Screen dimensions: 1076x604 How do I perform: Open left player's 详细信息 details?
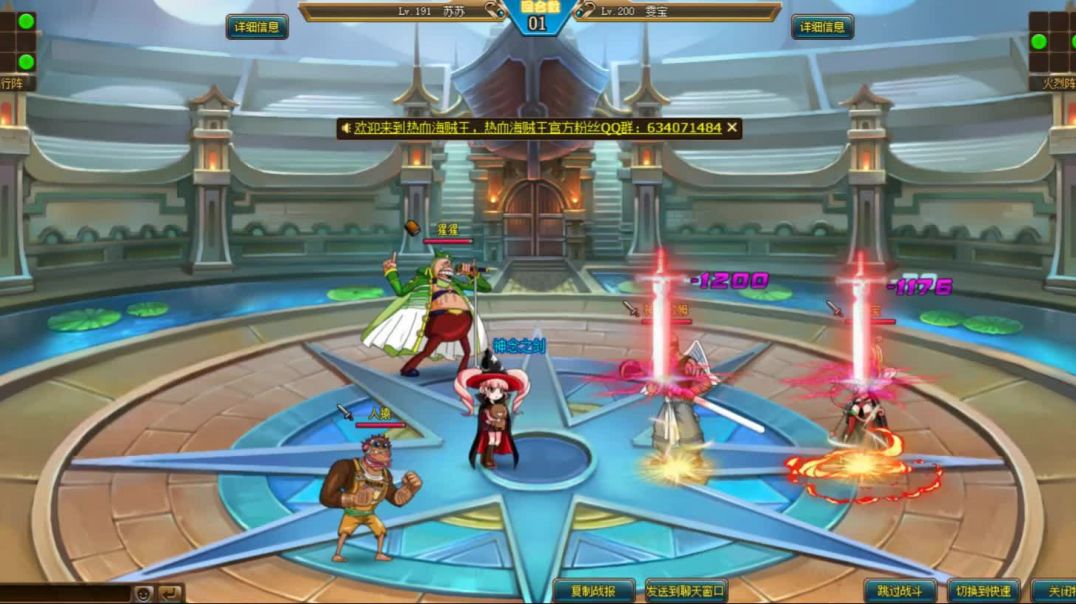[257, 27]
